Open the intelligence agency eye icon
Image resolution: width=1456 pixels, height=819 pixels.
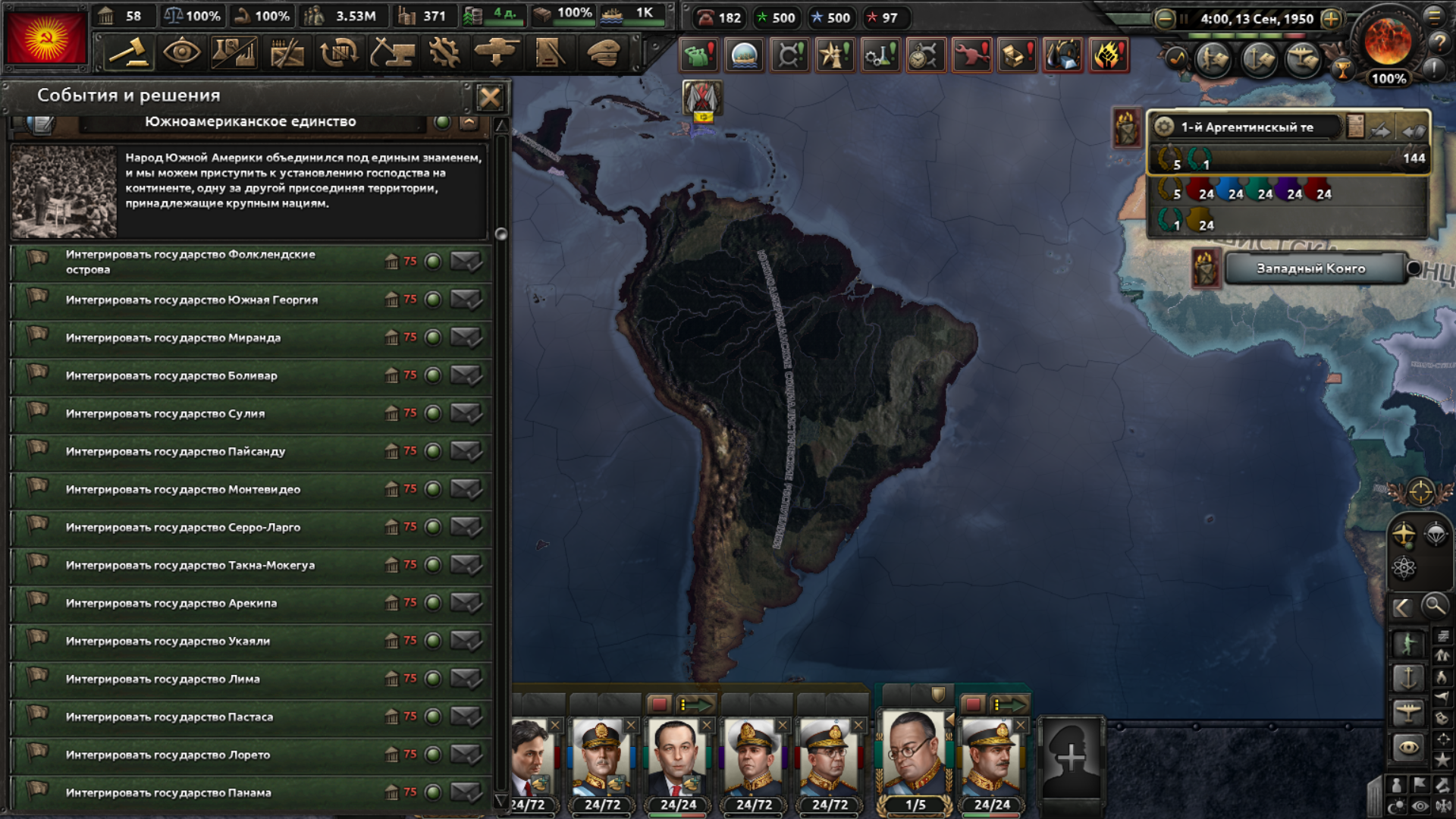click(x=181, y=53)
